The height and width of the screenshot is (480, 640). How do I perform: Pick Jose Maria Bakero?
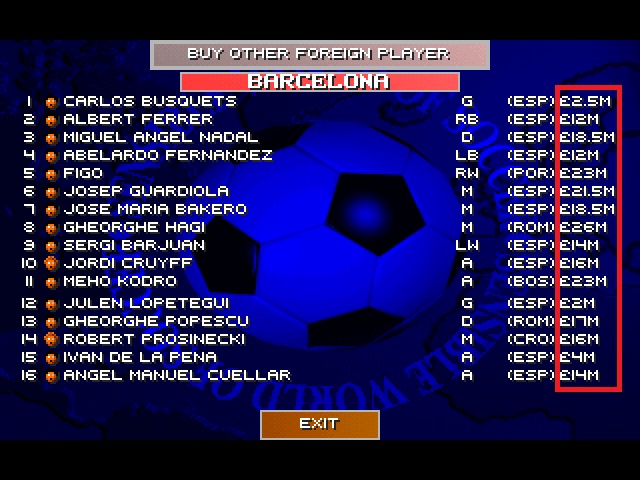coord(155,209)
